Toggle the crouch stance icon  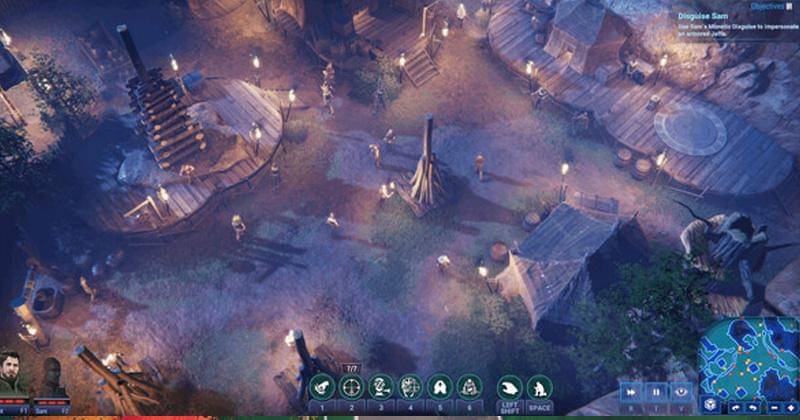[x=540, y=387]
